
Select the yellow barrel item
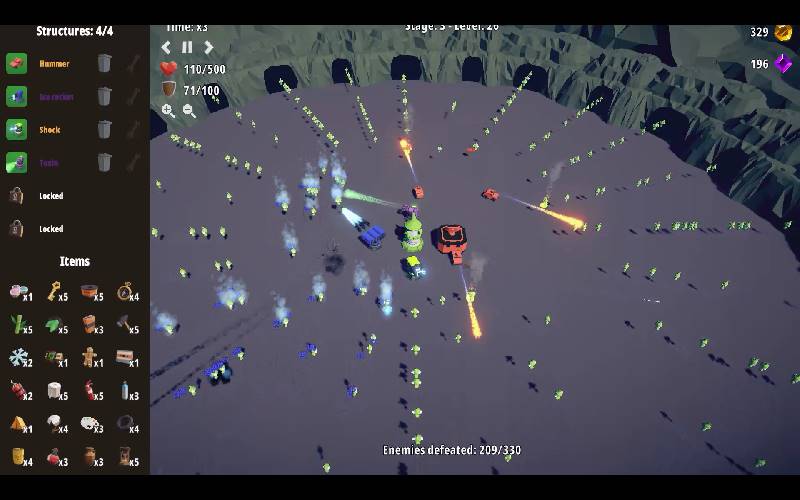point(17,456)
